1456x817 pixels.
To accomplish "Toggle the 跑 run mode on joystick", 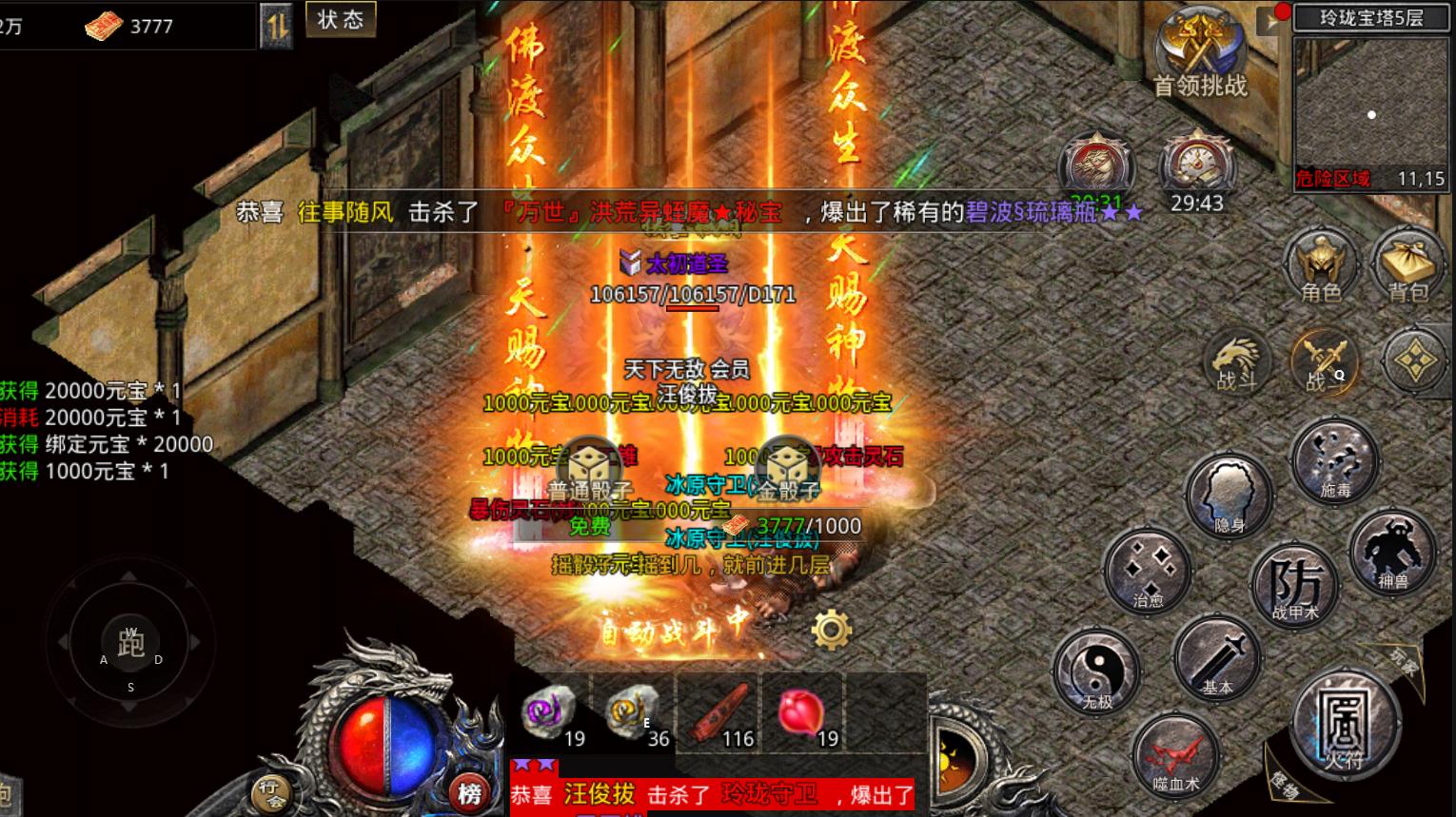I will click(130, 644).
